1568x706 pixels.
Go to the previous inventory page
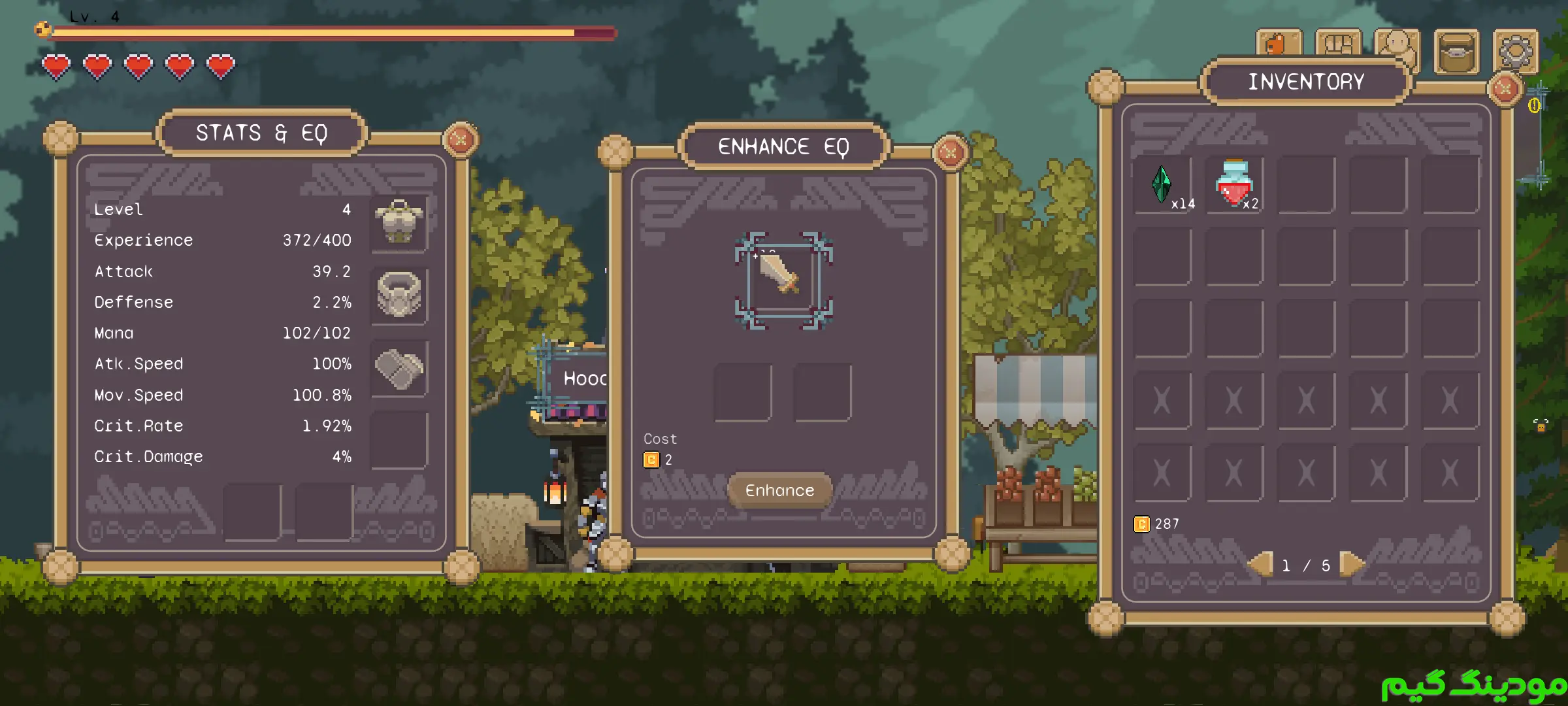coord(1262,563)
